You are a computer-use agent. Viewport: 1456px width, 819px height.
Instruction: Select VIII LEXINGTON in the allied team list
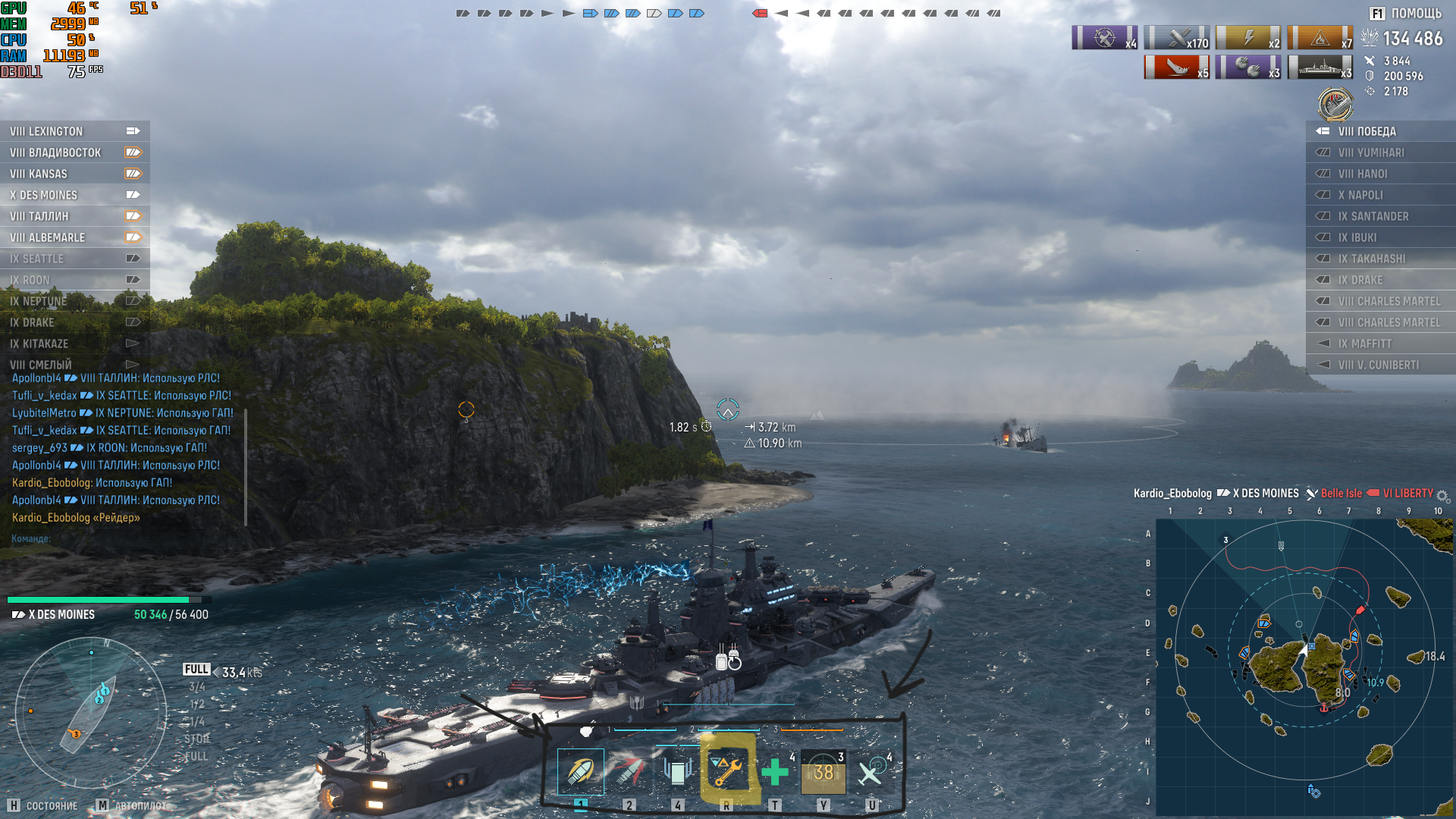74,131
